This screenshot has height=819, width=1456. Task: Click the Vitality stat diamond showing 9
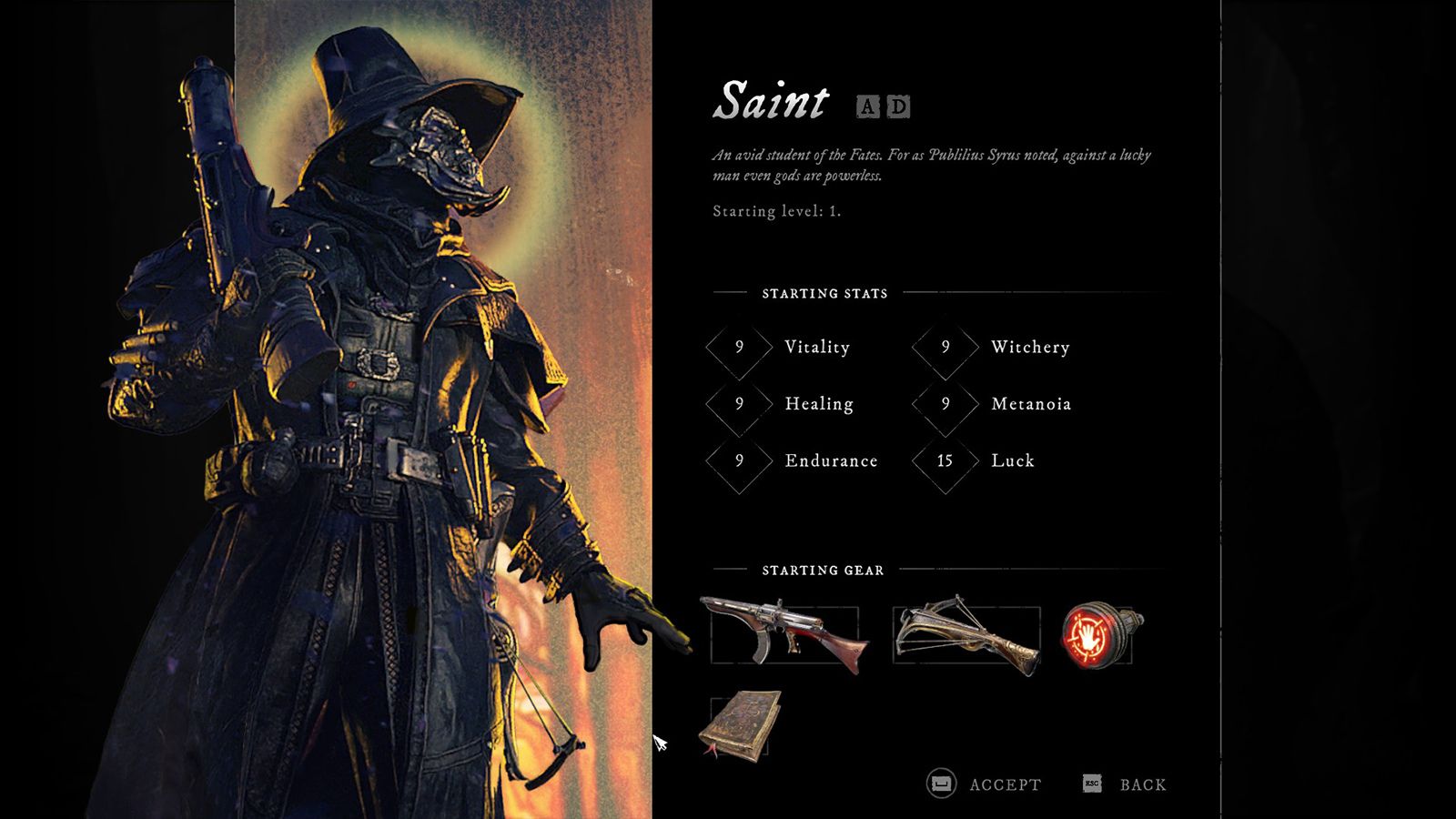(738, 348)
